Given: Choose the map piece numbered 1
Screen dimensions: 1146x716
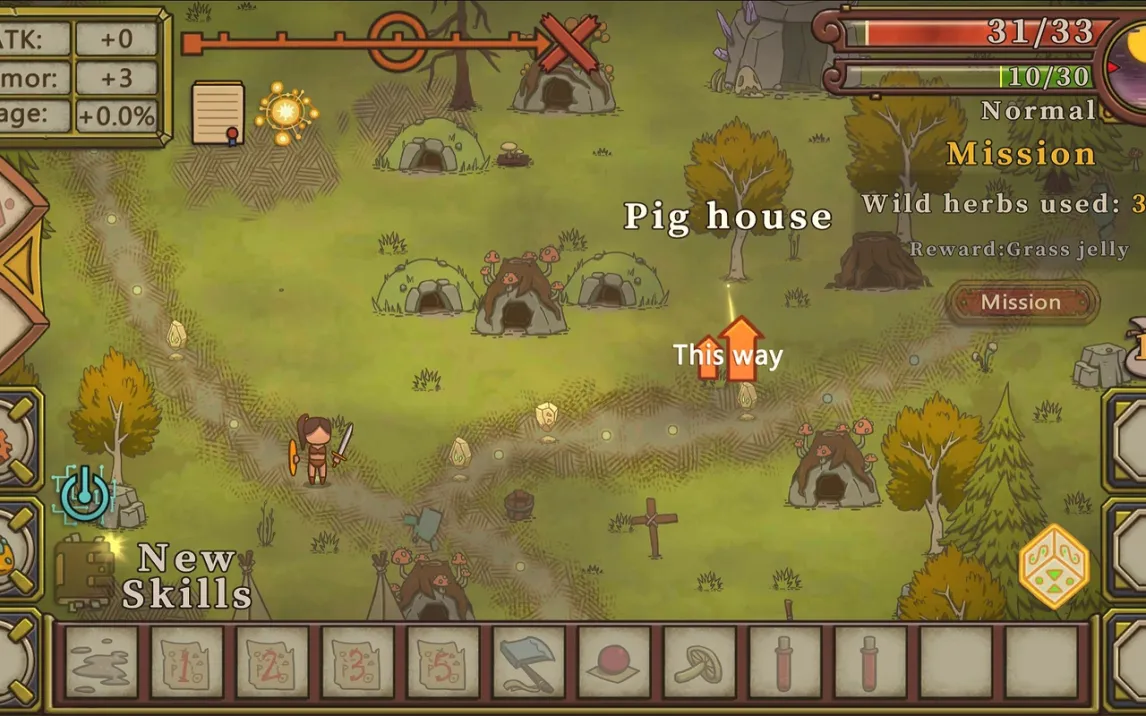Looking at the screenshot, I should pos(187,662).
